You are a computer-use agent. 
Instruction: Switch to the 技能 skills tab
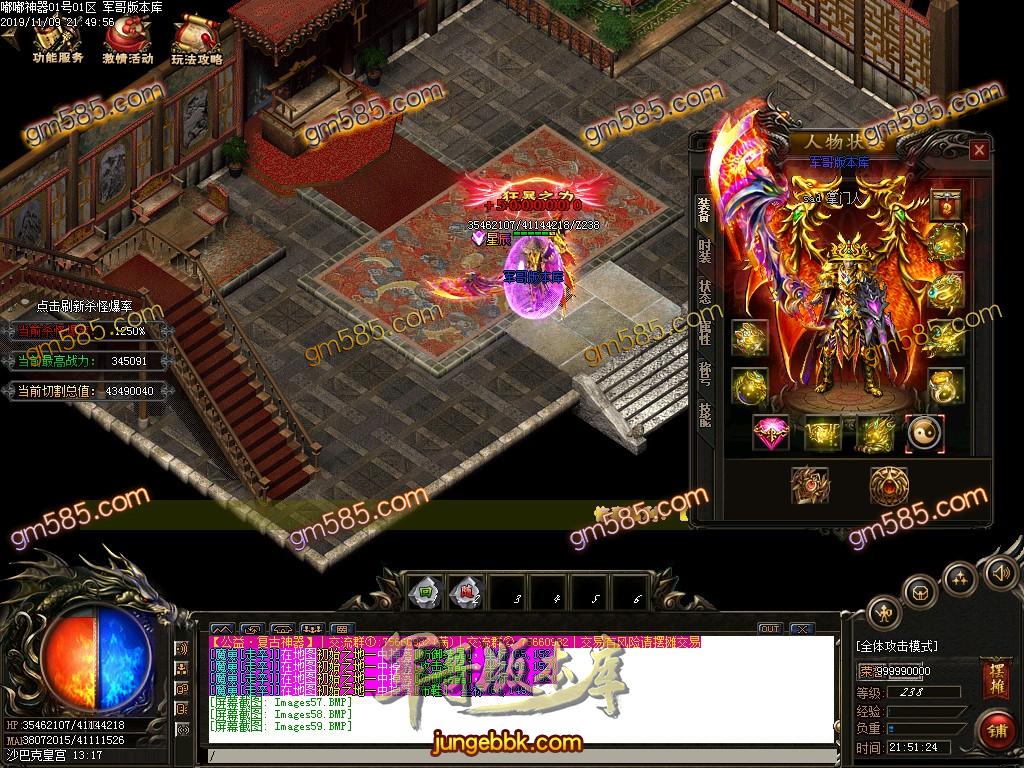coord(705,417)
